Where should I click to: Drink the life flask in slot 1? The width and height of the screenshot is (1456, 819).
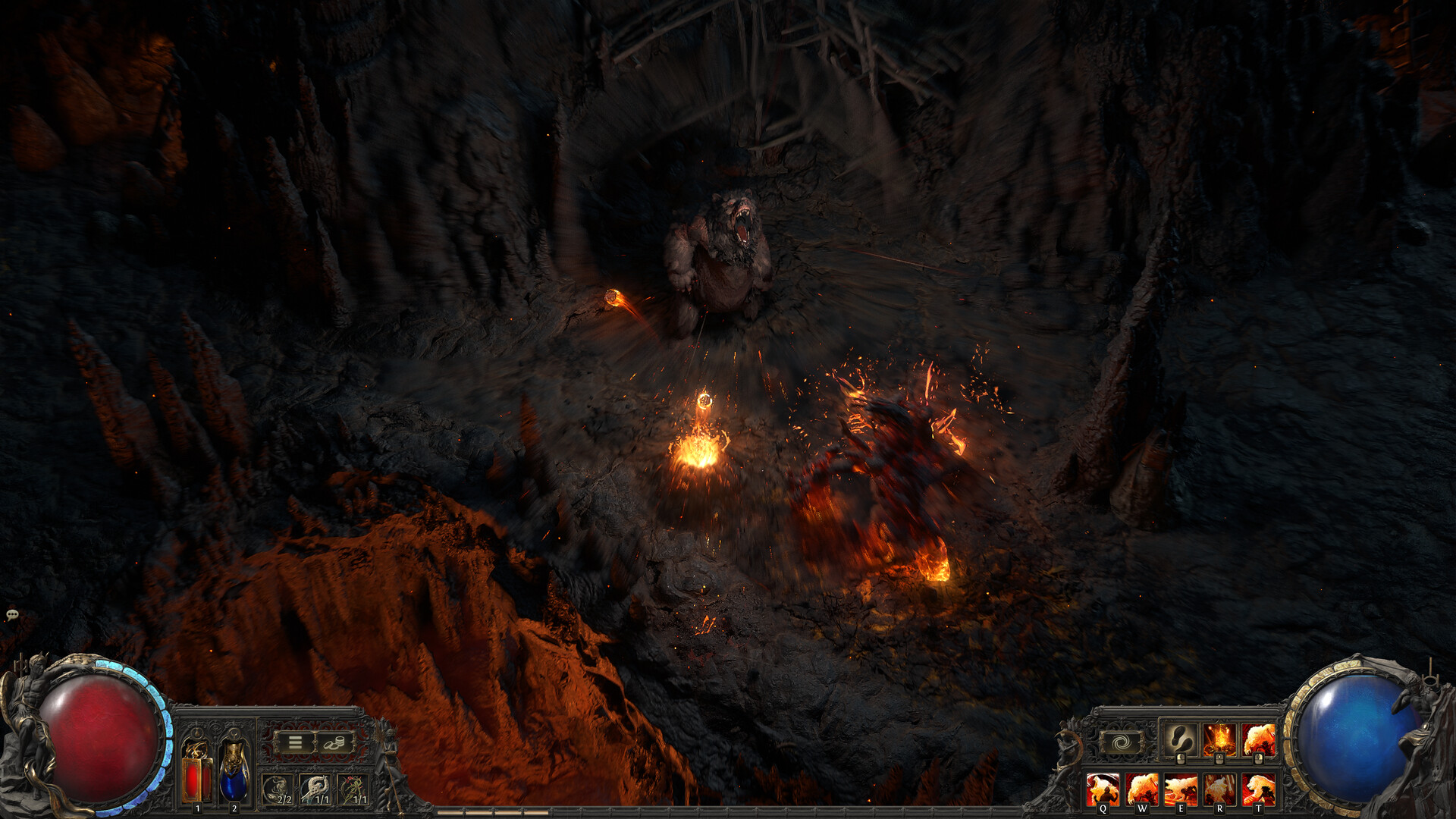coord(196,773)
